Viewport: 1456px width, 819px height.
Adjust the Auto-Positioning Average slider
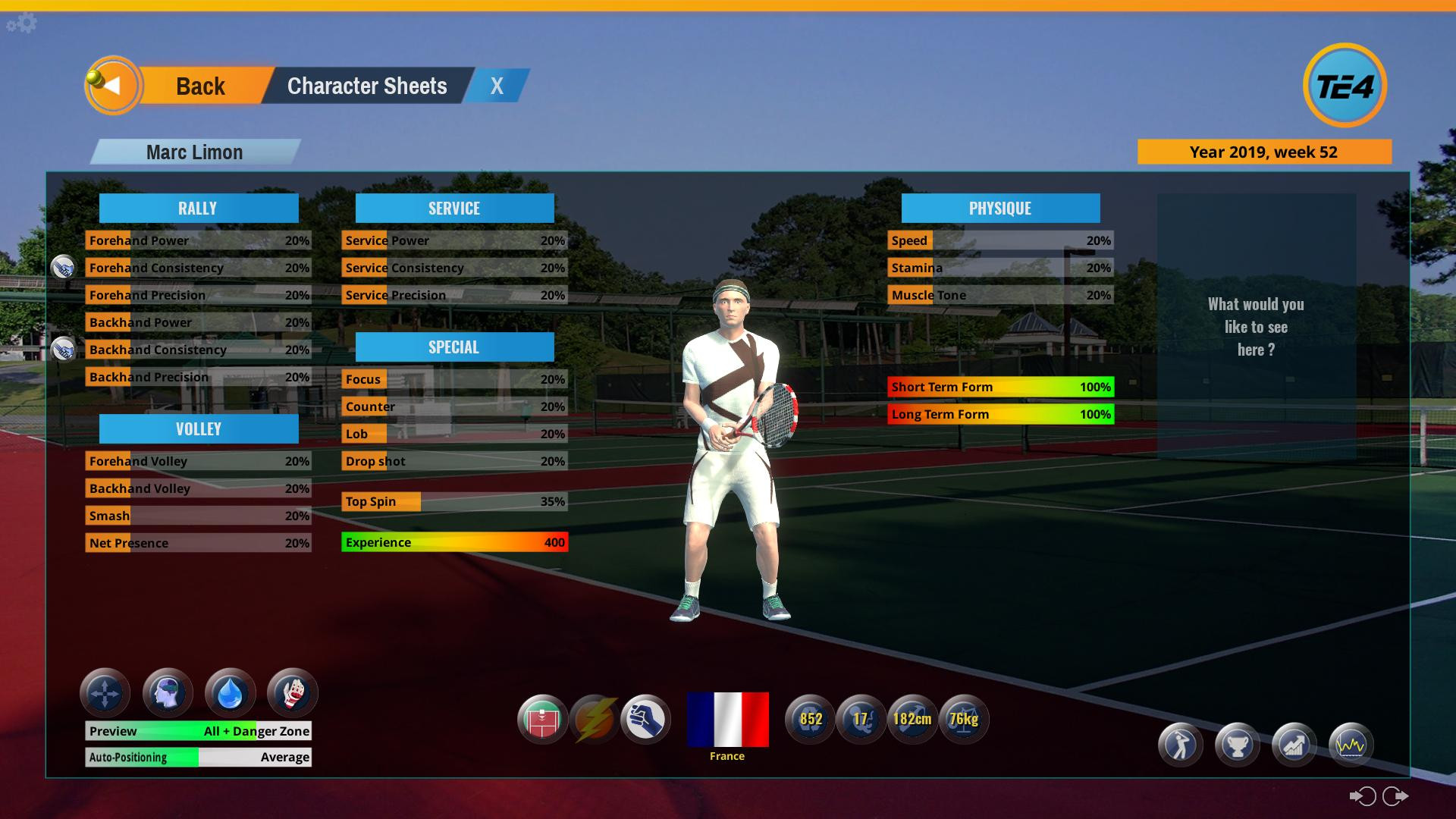click(197, 757)
